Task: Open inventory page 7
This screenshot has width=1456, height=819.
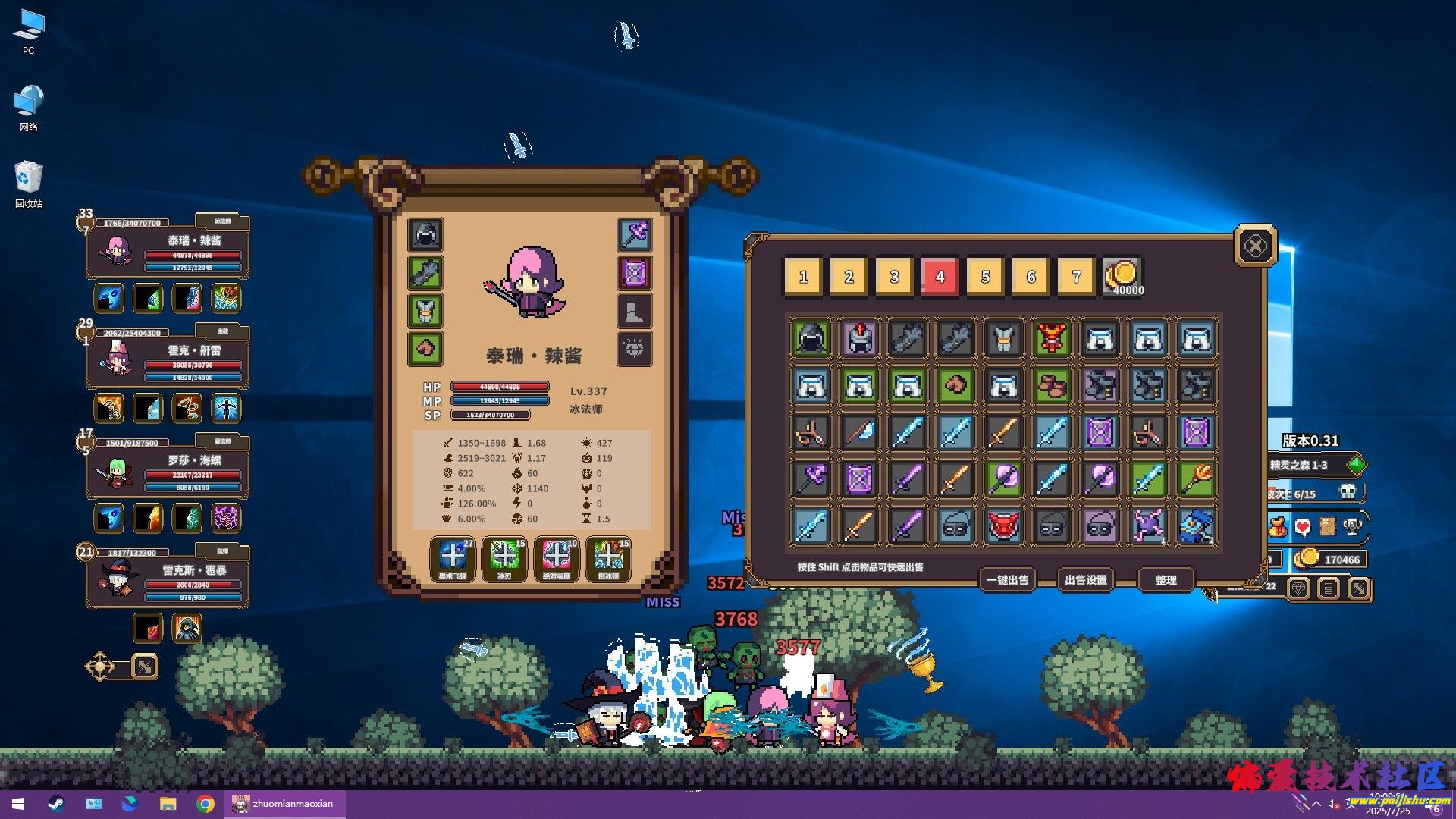Action: coord(1076,277)
